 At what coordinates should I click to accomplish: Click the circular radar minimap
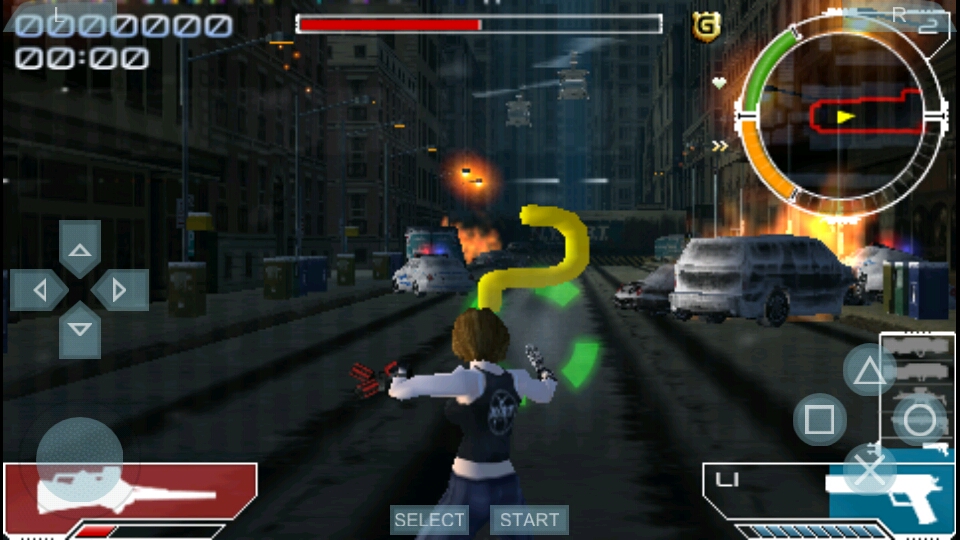tap(841, 117)
